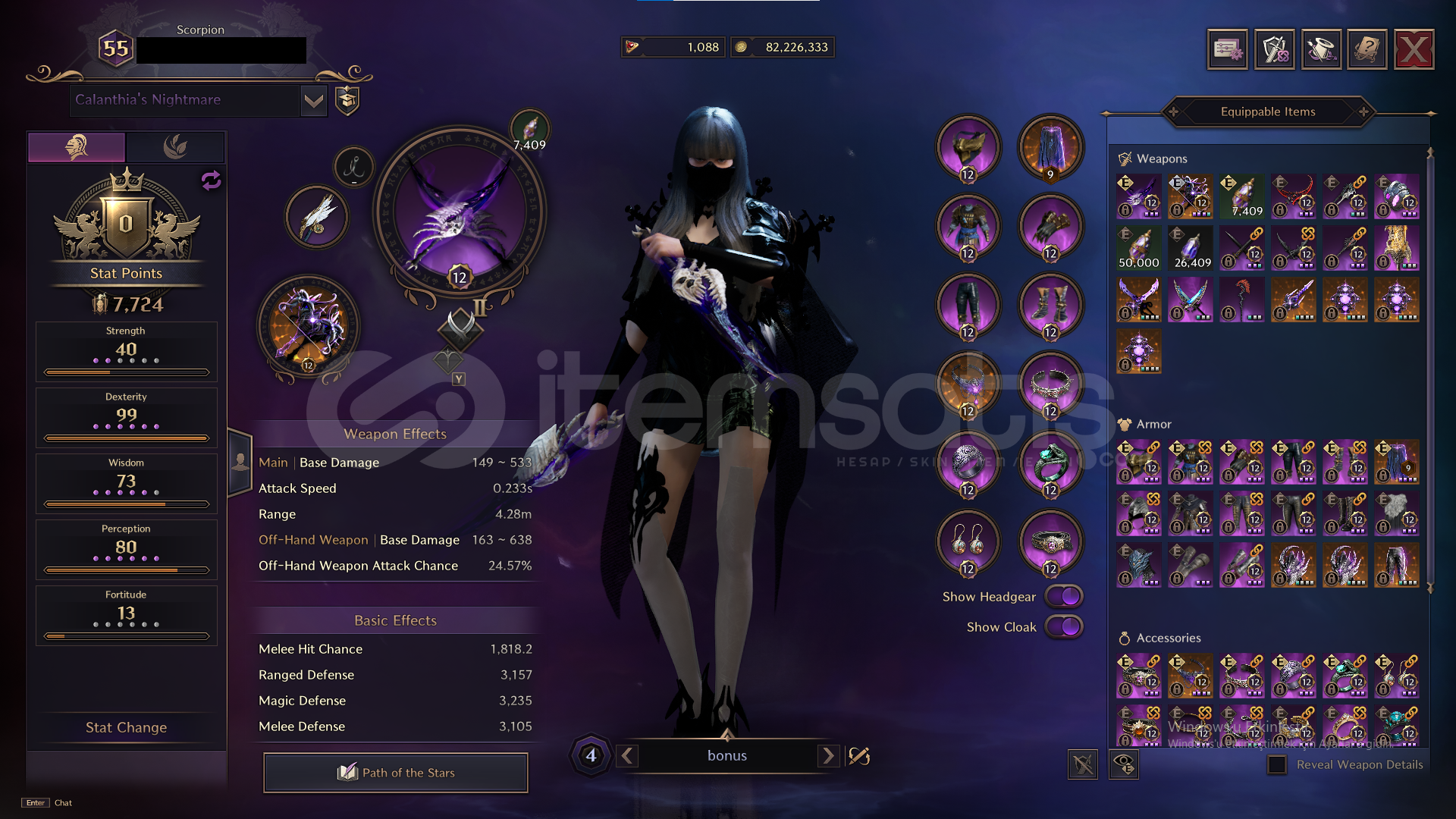Viewport: 1456px width, 819px height.
Task: Click the Stat Change button
Action: 126,727
